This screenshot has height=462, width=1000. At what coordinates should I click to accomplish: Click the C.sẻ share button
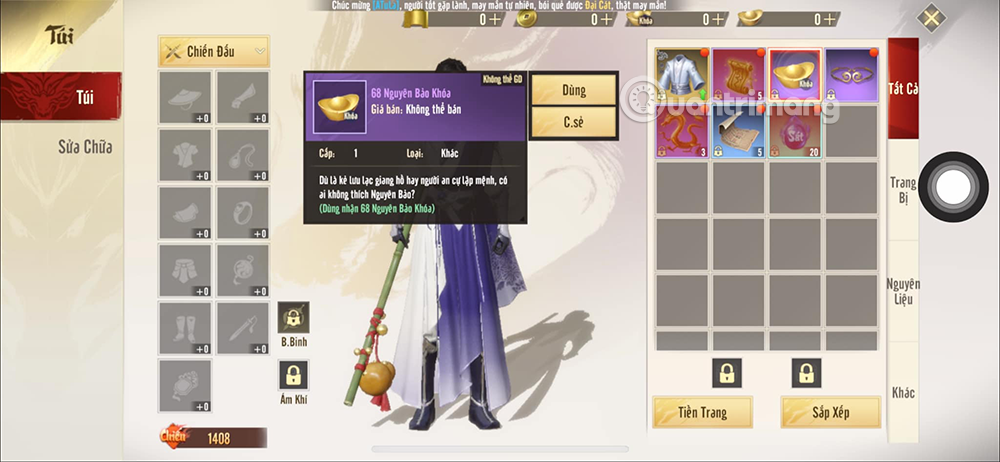573,122
